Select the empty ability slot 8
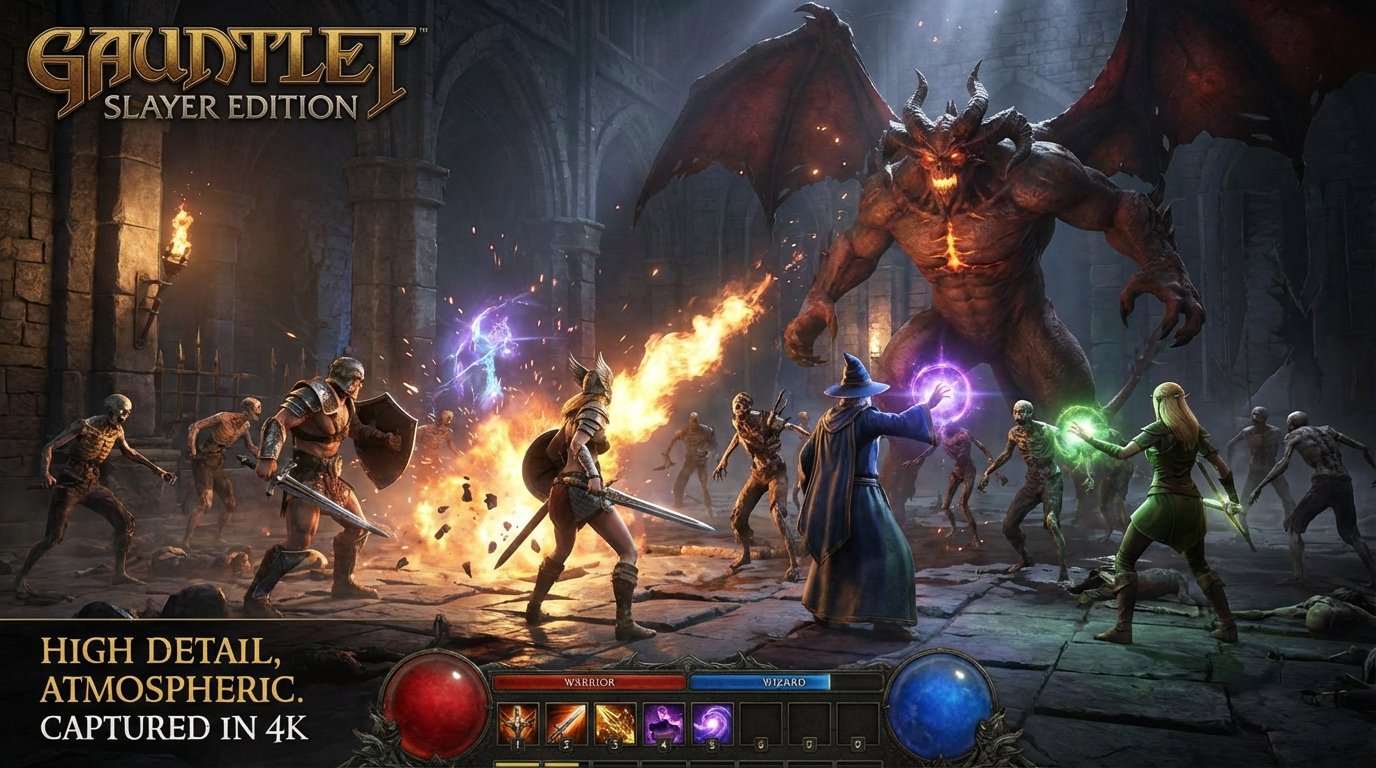 (856, 722)
